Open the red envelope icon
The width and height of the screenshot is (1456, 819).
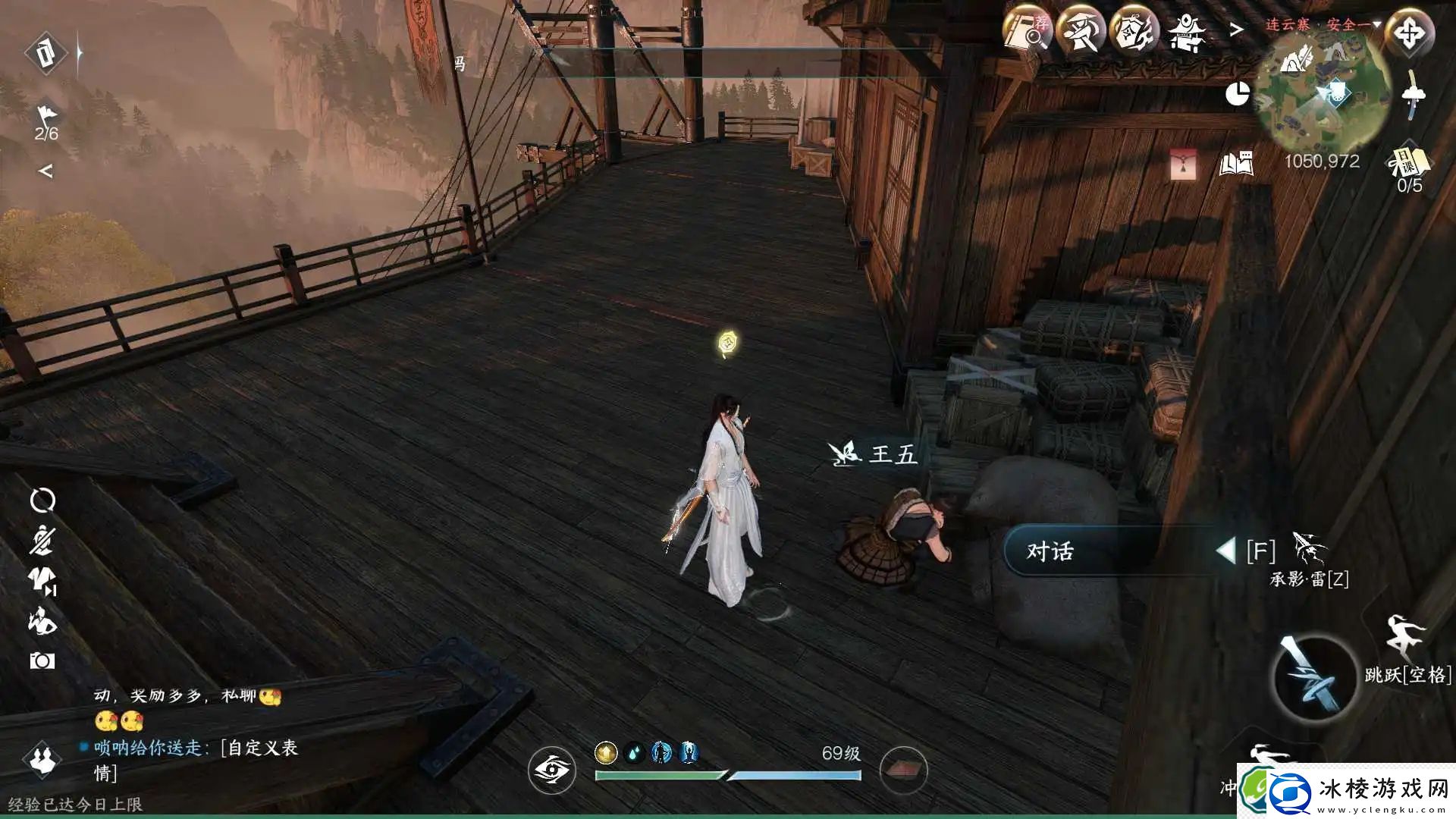[x=1183, y=164]
